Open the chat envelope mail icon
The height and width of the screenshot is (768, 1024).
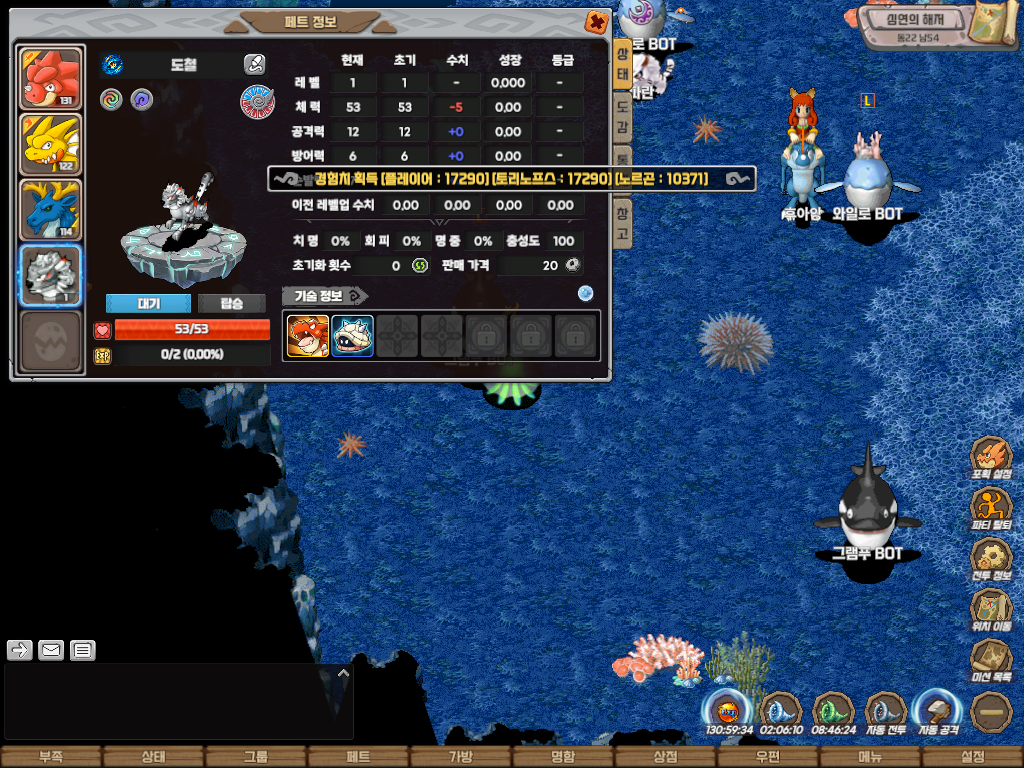point(51,650)
